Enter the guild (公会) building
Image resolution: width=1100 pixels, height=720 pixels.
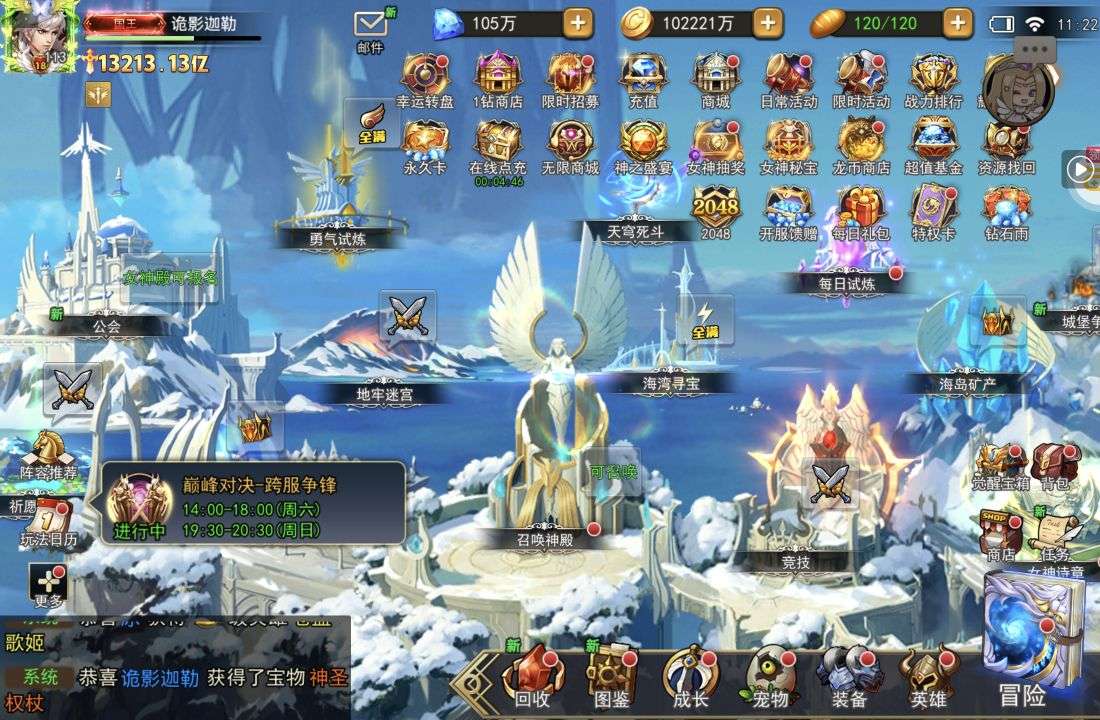coord(107,325)
